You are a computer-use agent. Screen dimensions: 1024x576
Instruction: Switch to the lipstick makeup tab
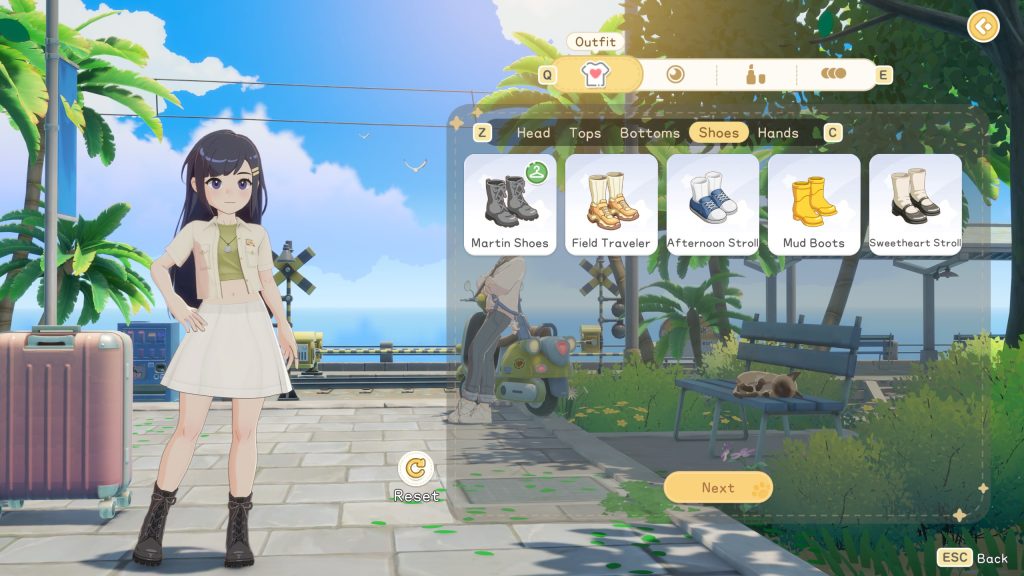pyautogui.click(x=755, y=74)
